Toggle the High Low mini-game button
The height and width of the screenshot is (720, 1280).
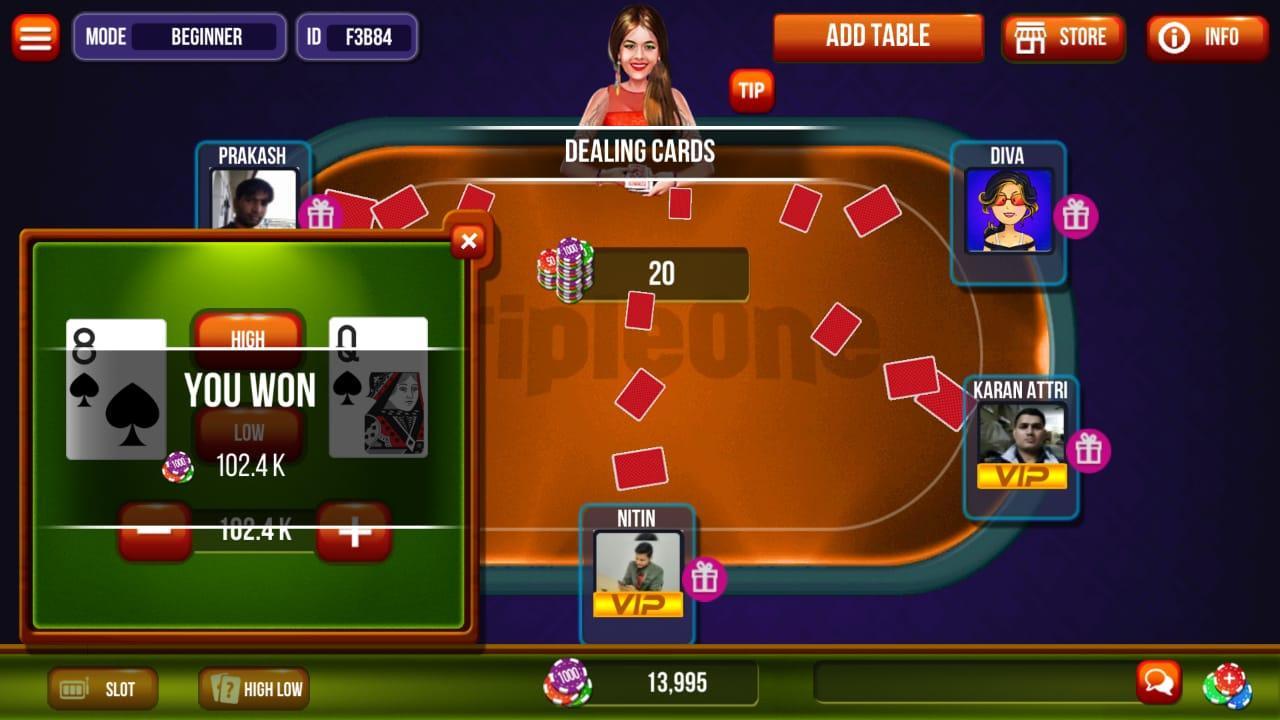(x=254, y=688)
